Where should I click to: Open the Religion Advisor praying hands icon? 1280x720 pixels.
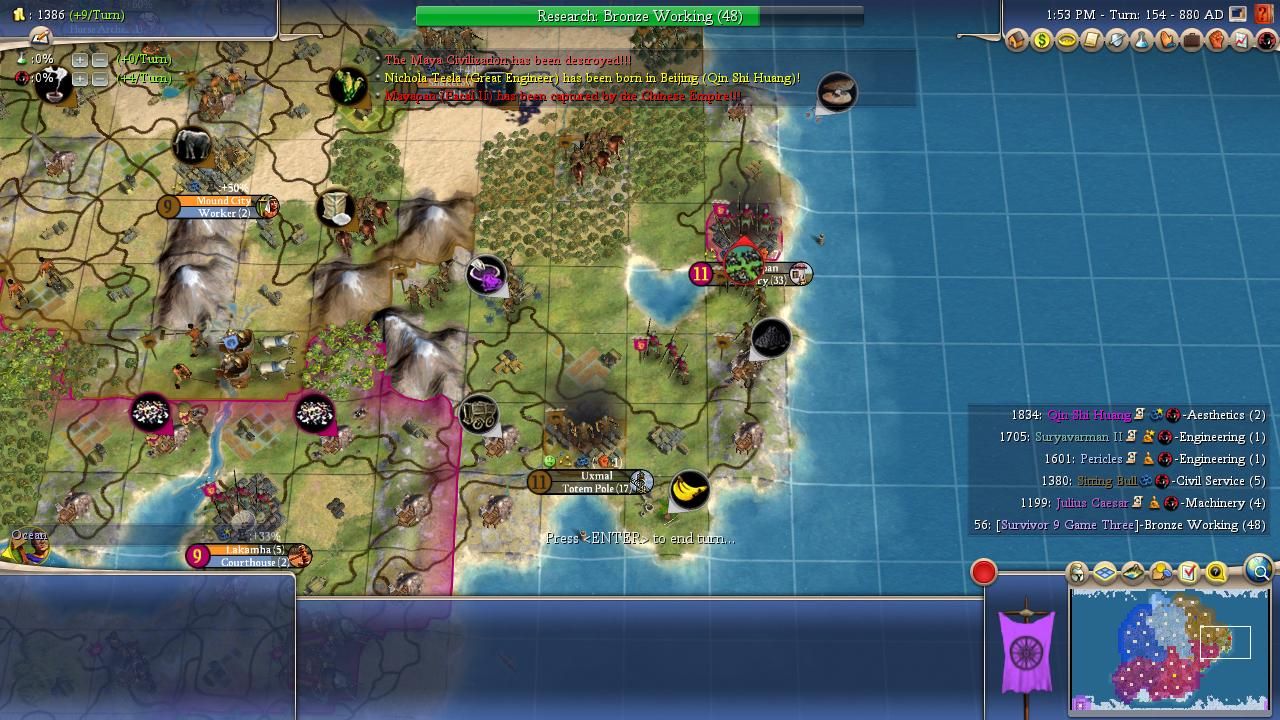coord(1166,41)
